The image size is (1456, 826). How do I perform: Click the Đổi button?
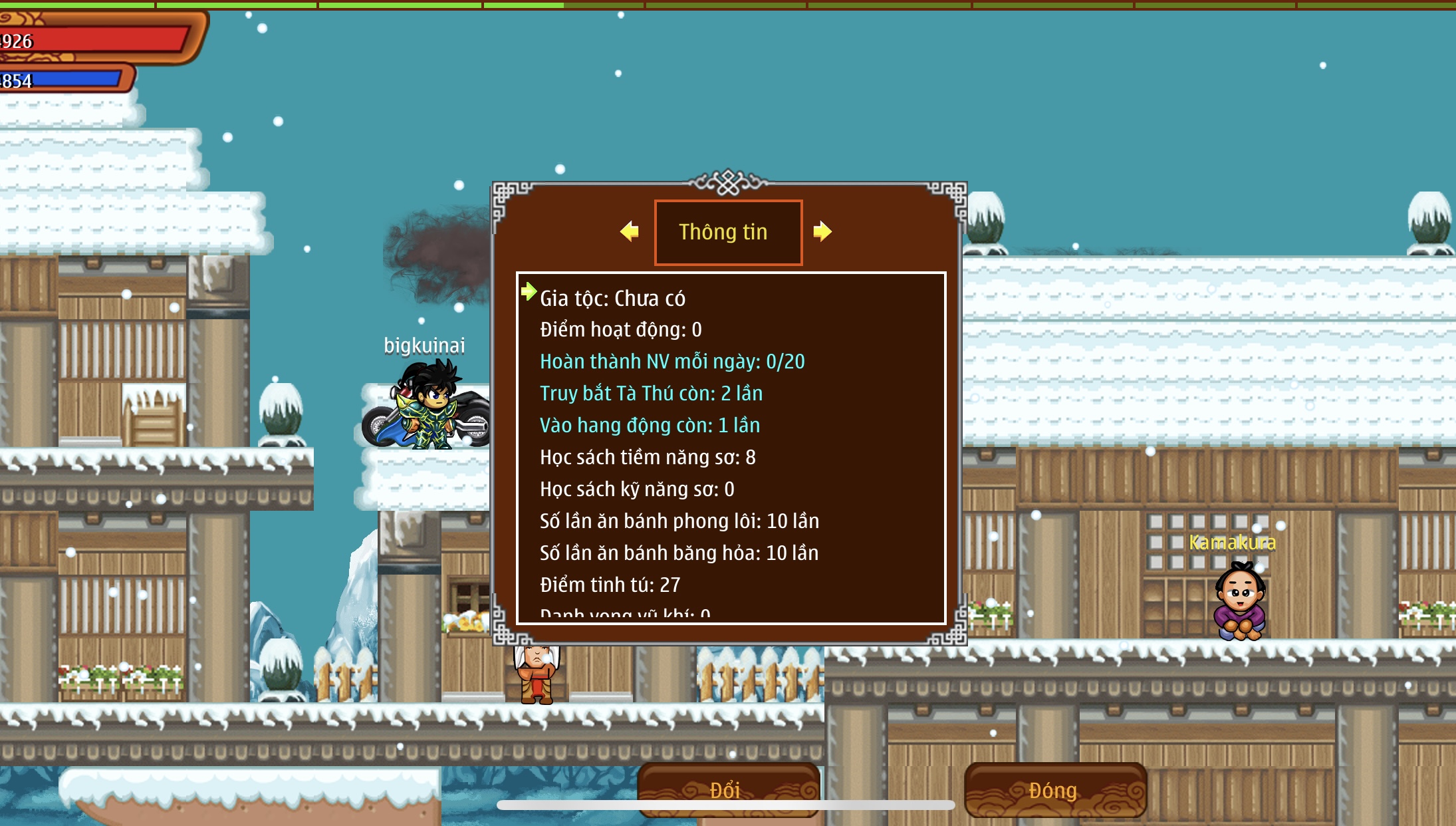(x=727, y=789)
